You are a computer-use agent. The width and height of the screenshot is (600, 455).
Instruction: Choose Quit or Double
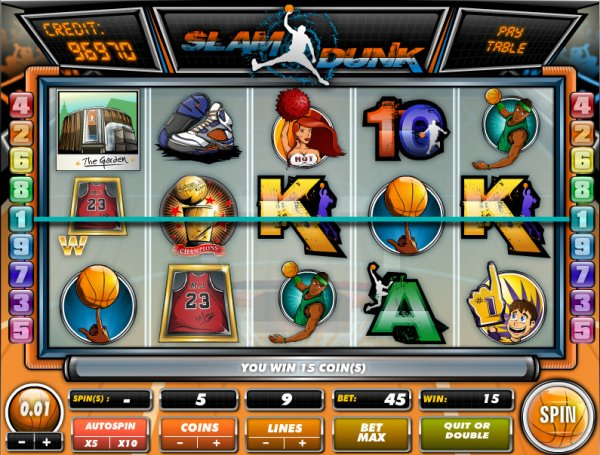pyautogui.click(x=464, y=433)
